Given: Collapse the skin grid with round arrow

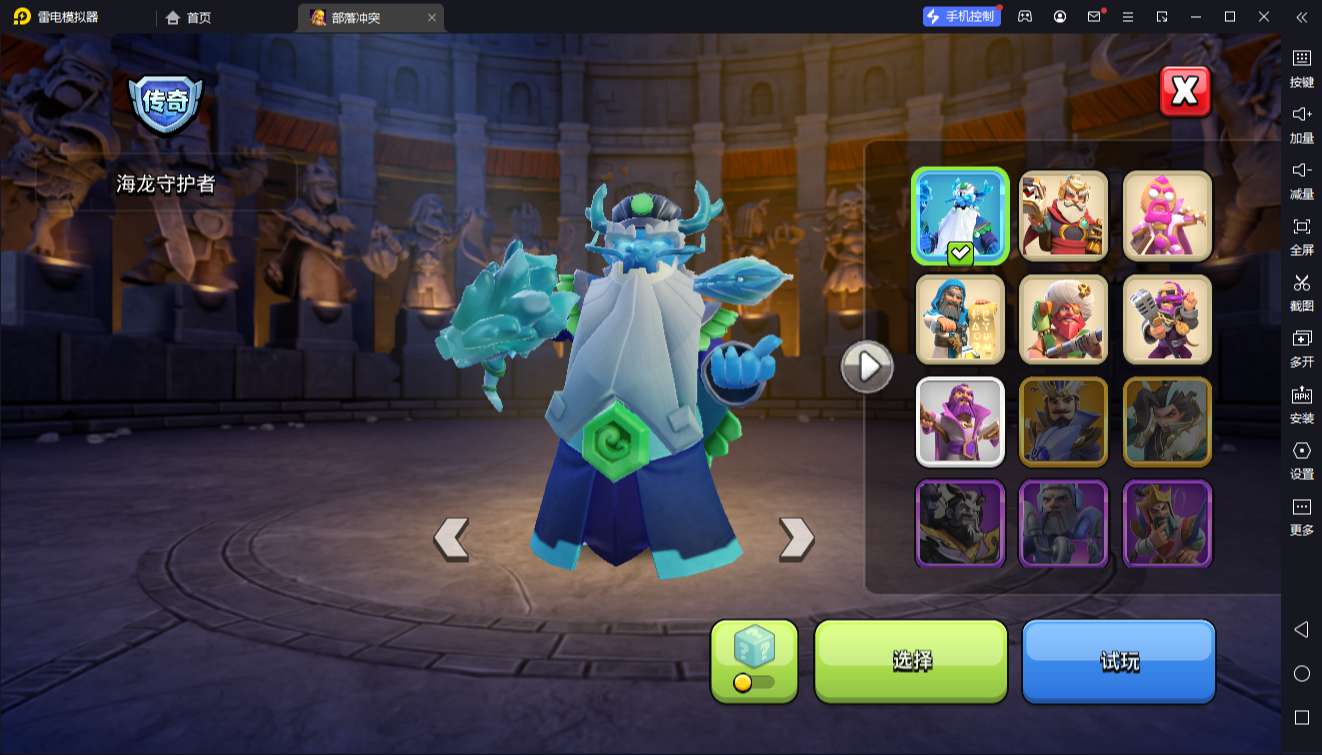Looking at the screenshot, I should (x=866, y=367).
